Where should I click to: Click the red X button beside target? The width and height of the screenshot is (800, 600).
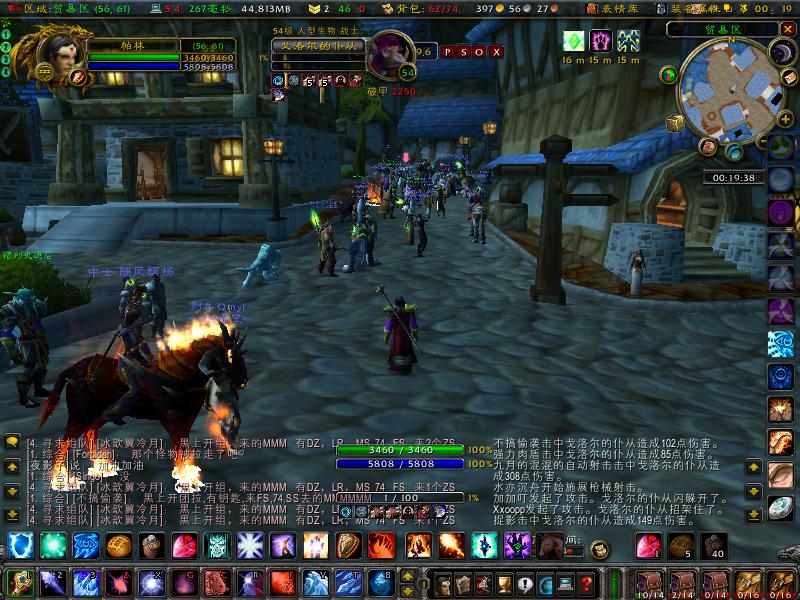pos(497,52)
